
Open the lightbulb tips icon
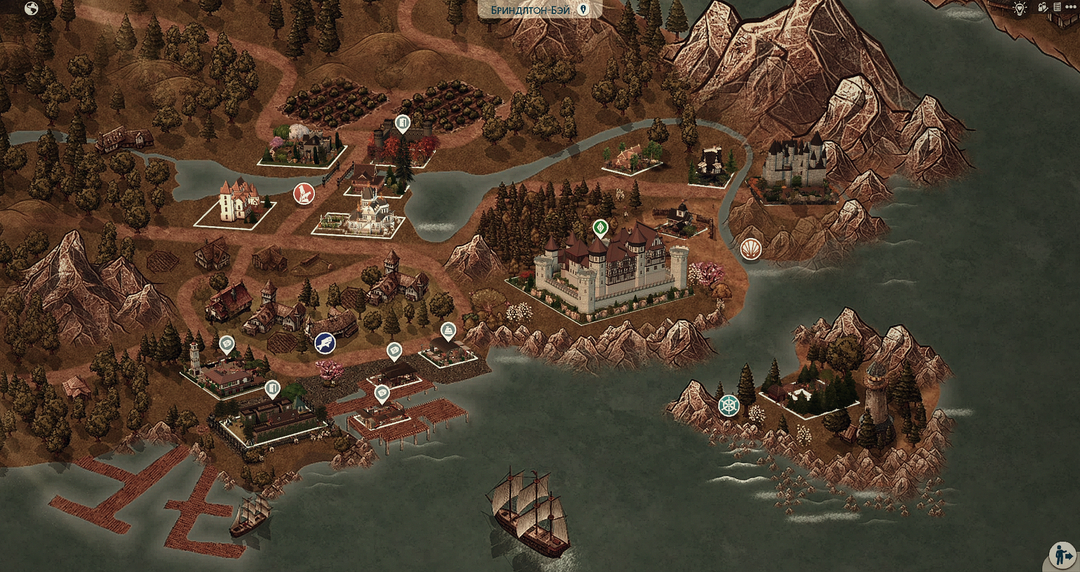[1019, 8]
